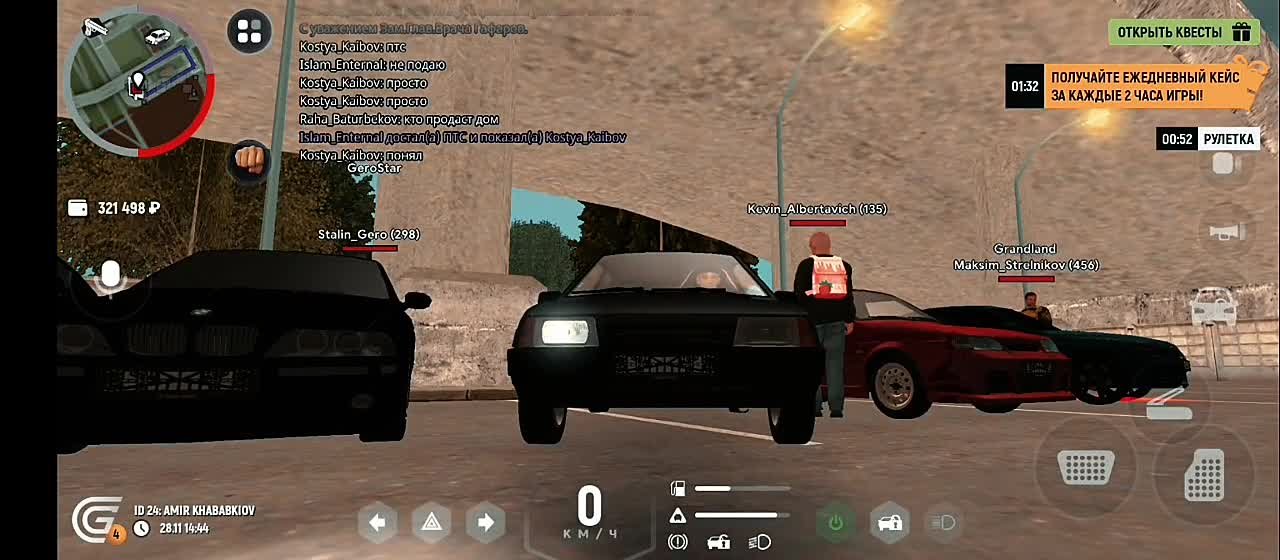
Task: Switch on the headlights button
Action: [943, 522]
